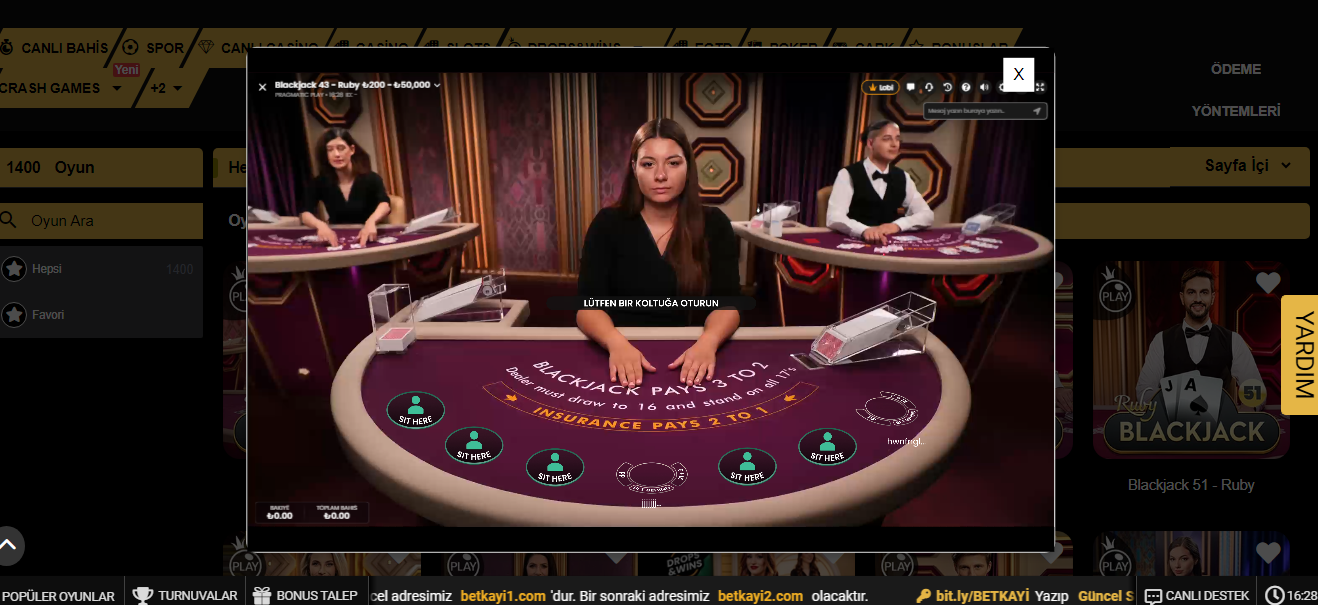This screenshot has height=605, width=1318.
Task: Toggle sound with the speaker icon
Action: [x=984, y=87]
